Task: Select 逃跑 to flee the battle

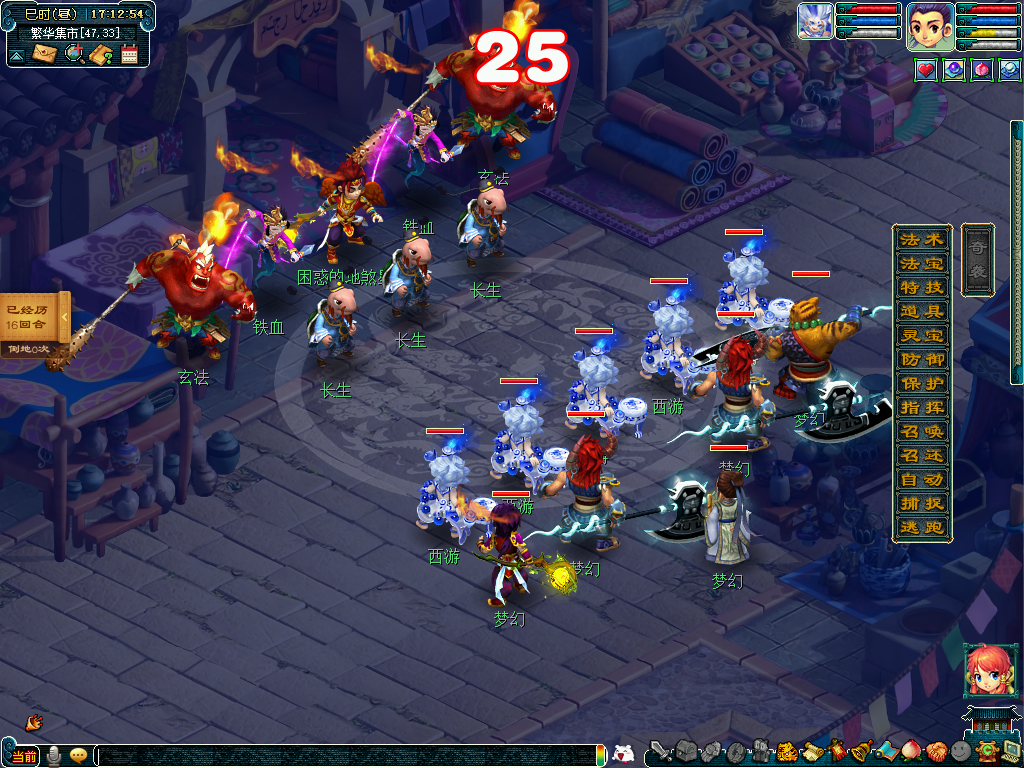Action: click(921, 528)
